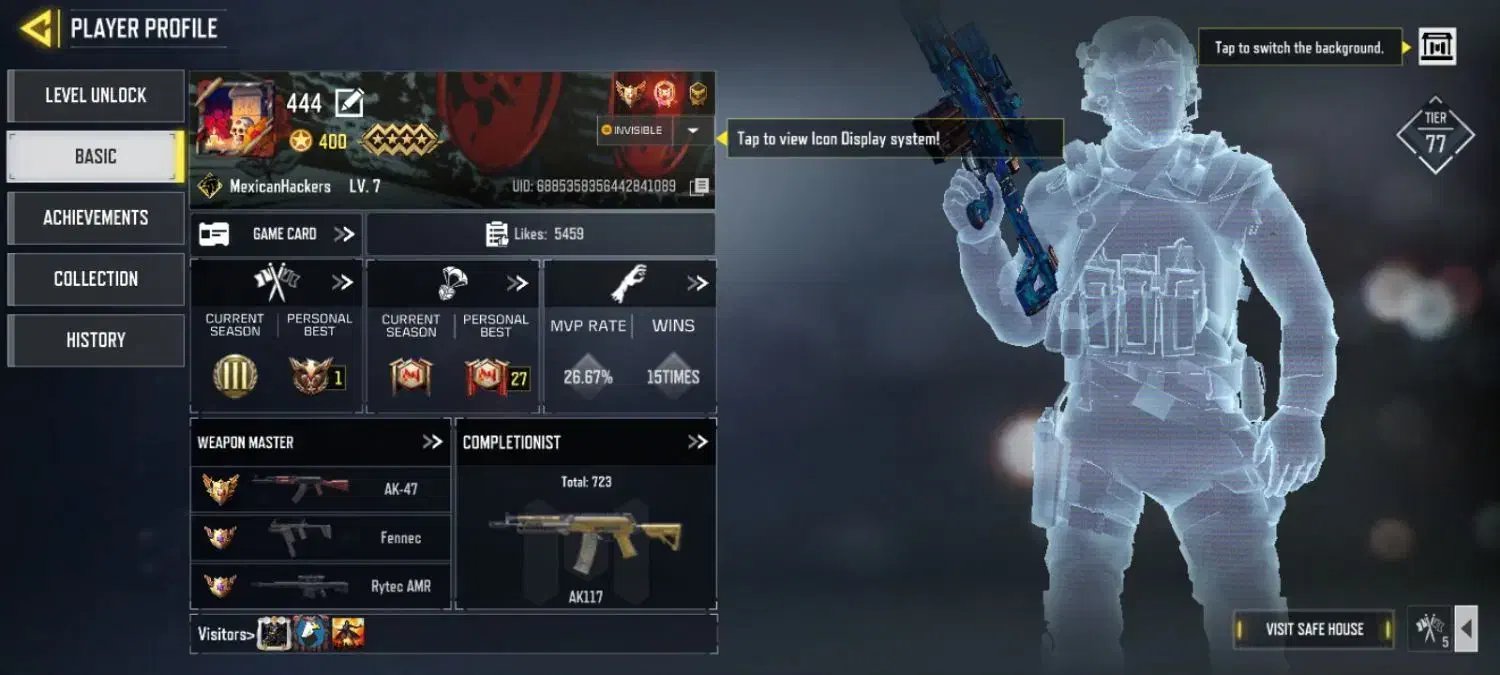
Task: Visit the Safe House
Action: click(x=1314, y=629)
